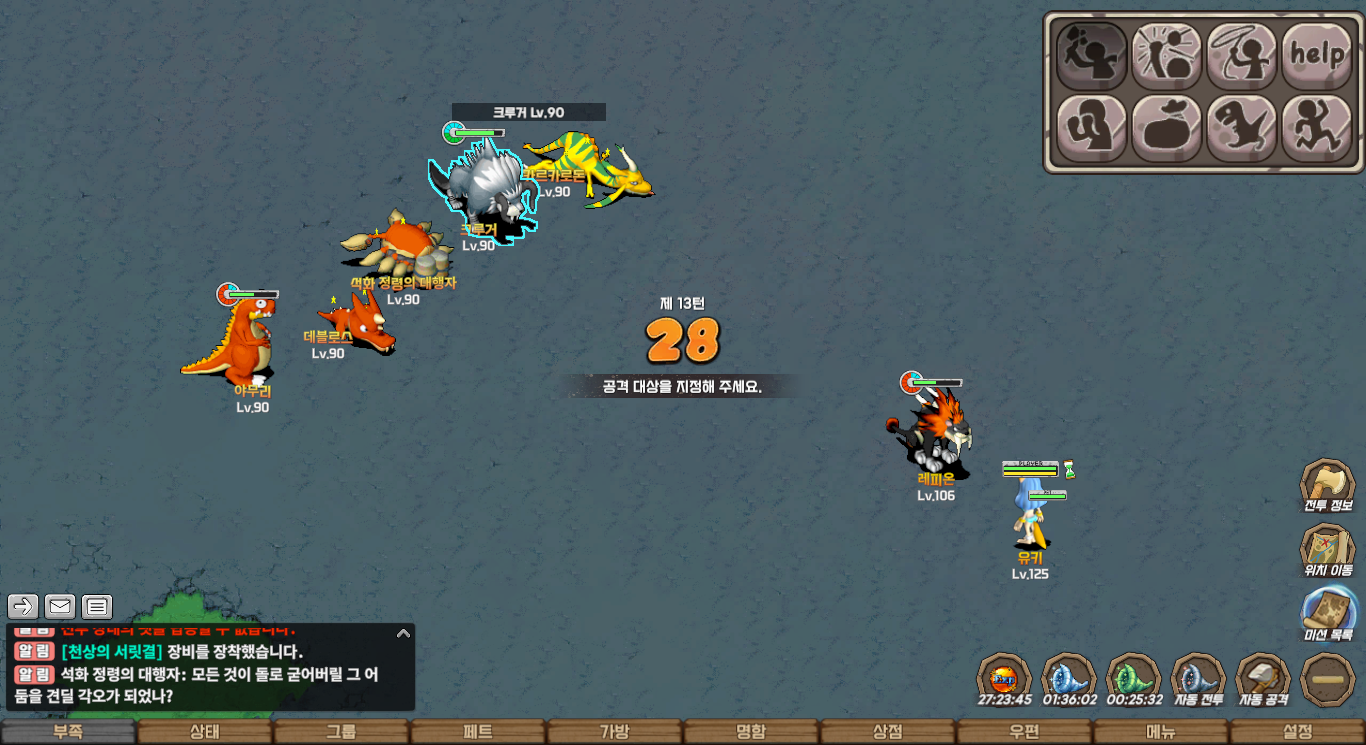Open the 상태 status menu
1366x745 pixels.
pos(205,732)
